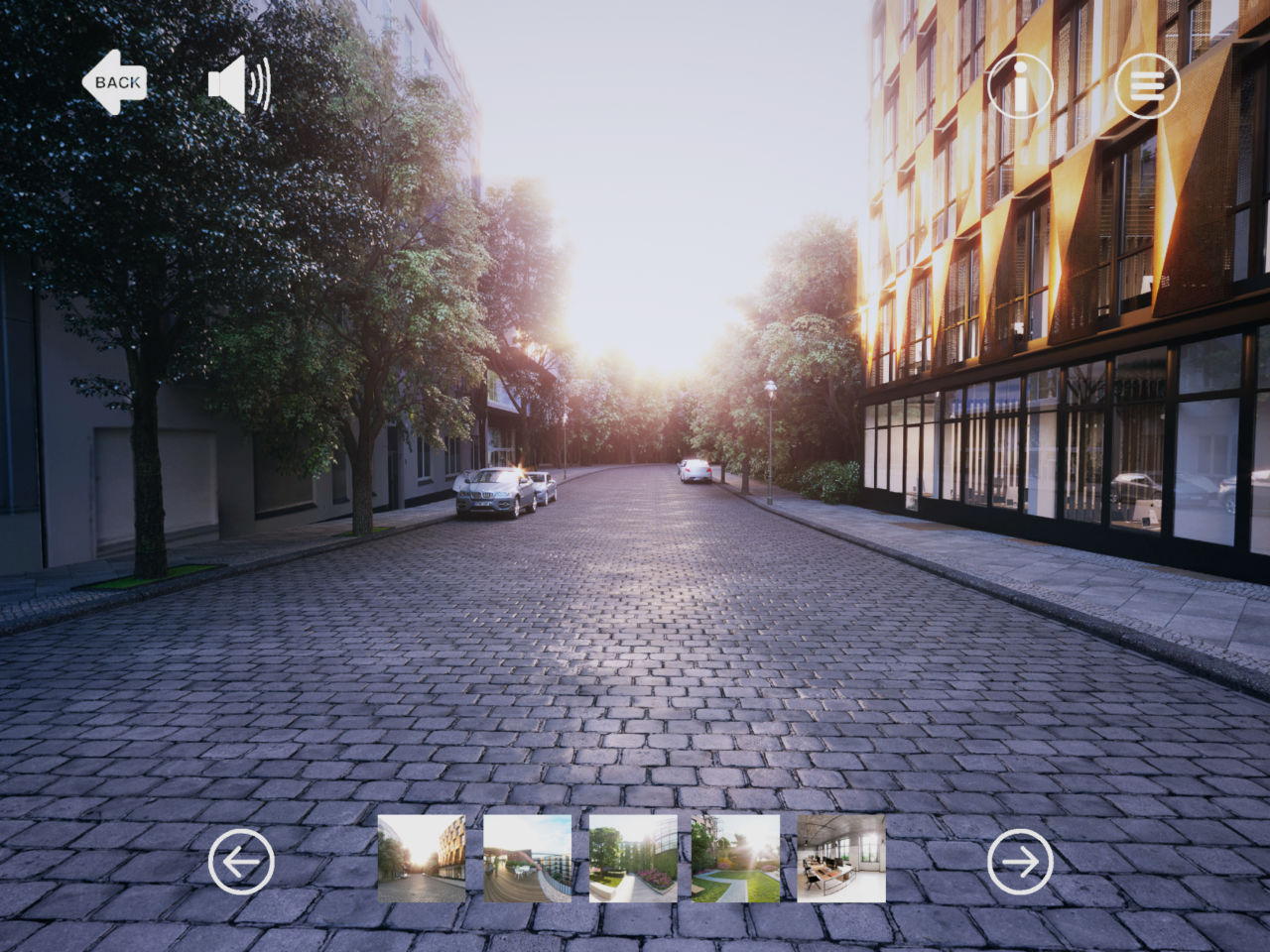Open the hamburger menu in the top right
Image resolution: width=1270 pixels, height=952 pixels.
[1148, 85]
